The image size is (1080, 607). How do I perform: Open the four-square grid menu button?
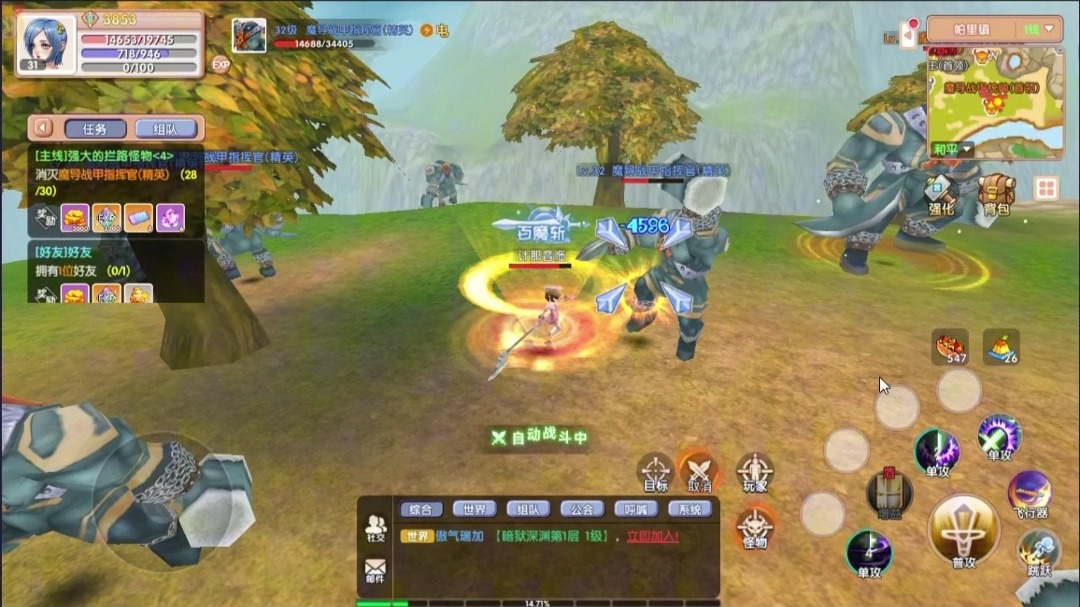pyautogui.click(x=1046, y=188)
